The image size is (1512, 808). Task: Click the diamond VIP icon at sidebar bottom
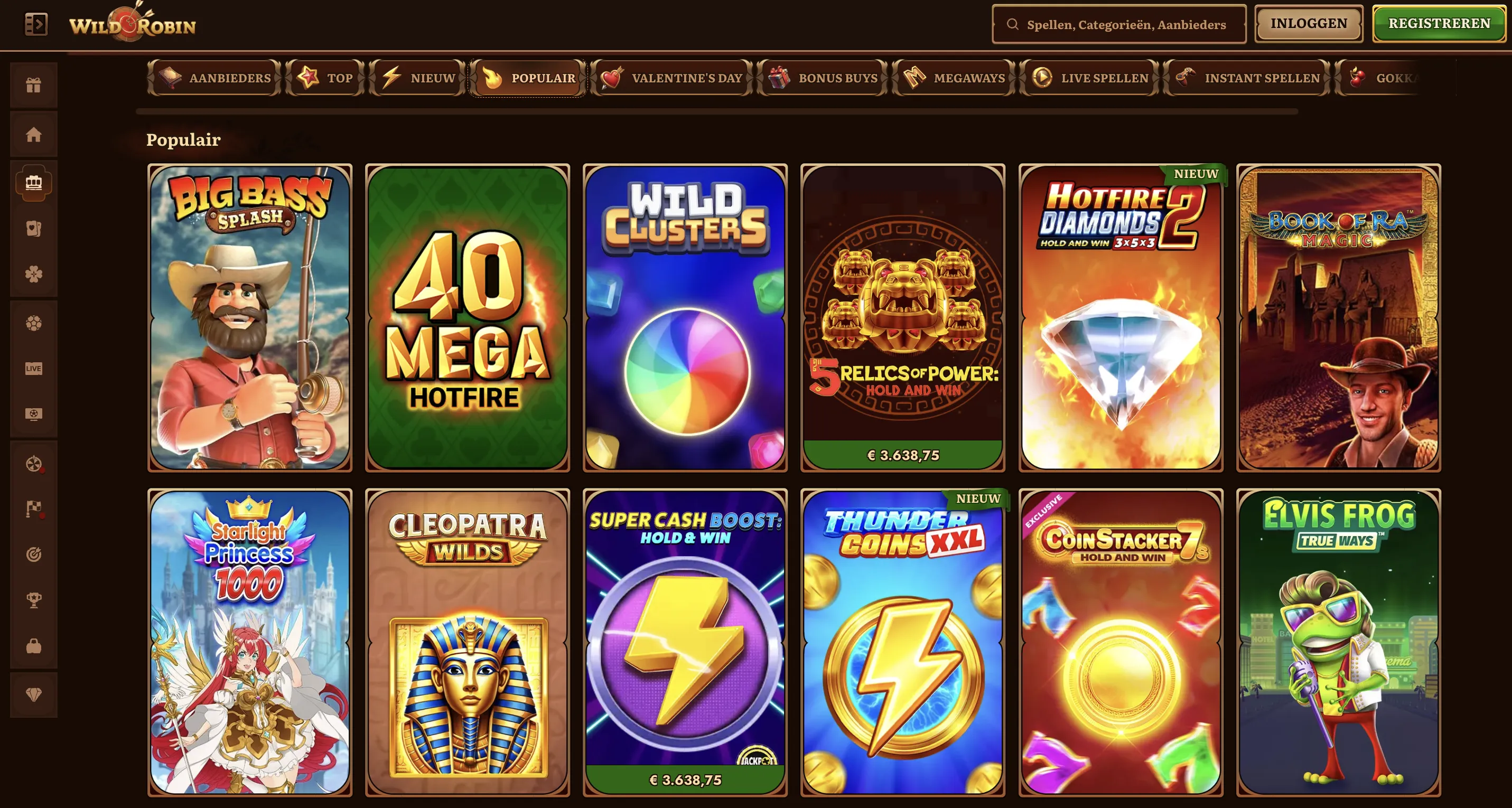(34, 694)
